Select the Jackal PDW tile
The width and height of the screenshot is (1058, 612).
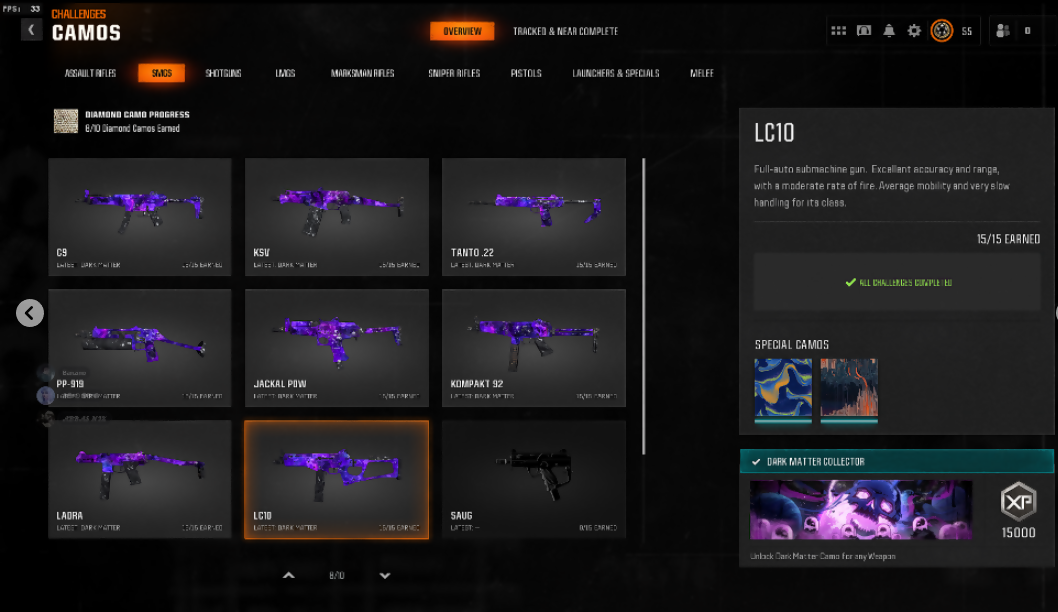[x=337, y=347]
